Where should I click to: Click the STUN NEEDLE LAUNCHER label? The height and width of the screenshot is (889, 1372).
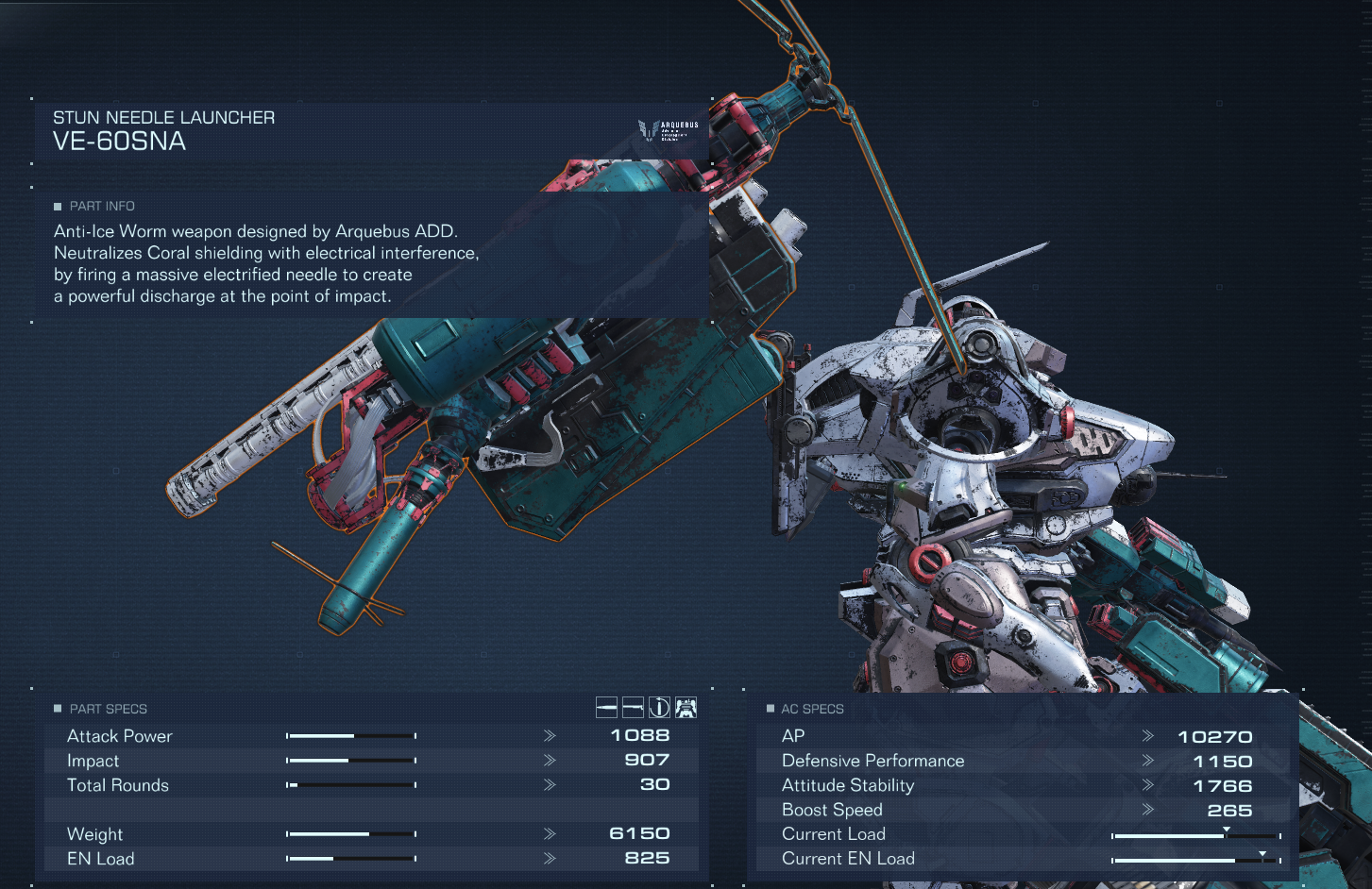pos(163,117)
